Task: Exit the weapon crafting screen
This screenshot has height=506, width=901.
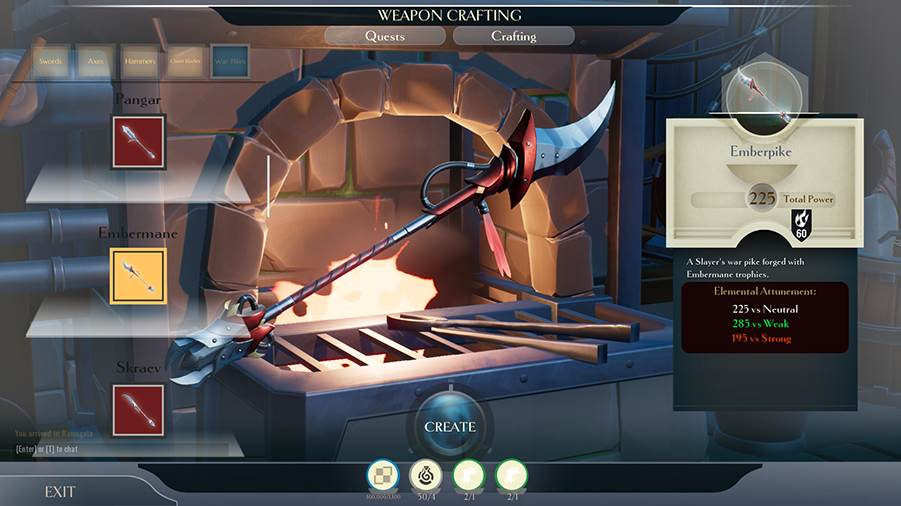Action: (x=60, y=492)
